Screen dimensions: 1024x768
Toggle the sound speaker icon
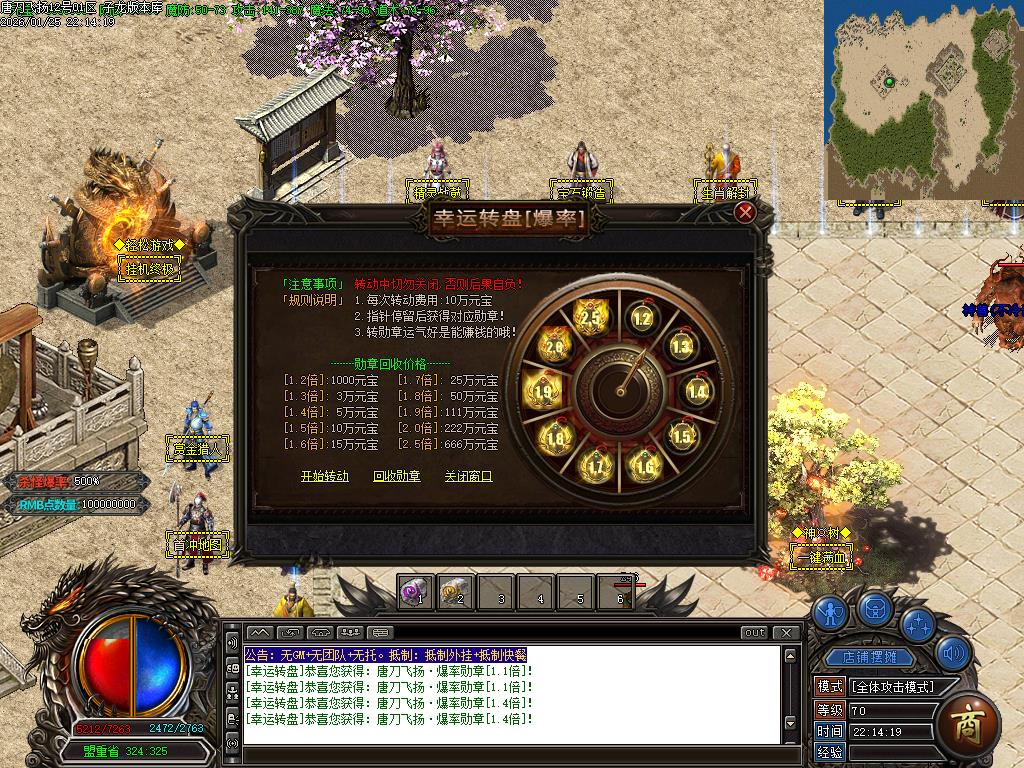coord(953,653)
